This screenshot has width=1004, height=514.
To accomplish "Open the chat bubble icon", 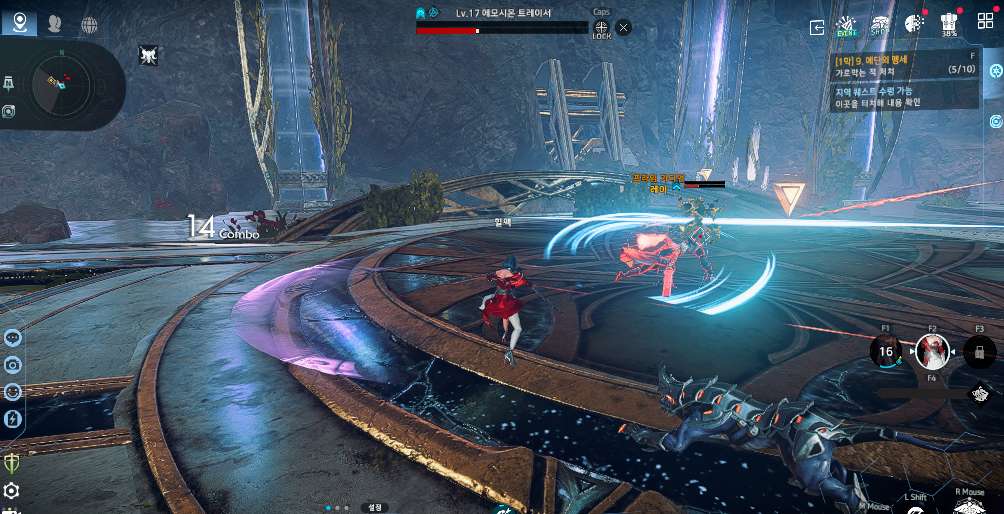I will click(x=13, y=338).
